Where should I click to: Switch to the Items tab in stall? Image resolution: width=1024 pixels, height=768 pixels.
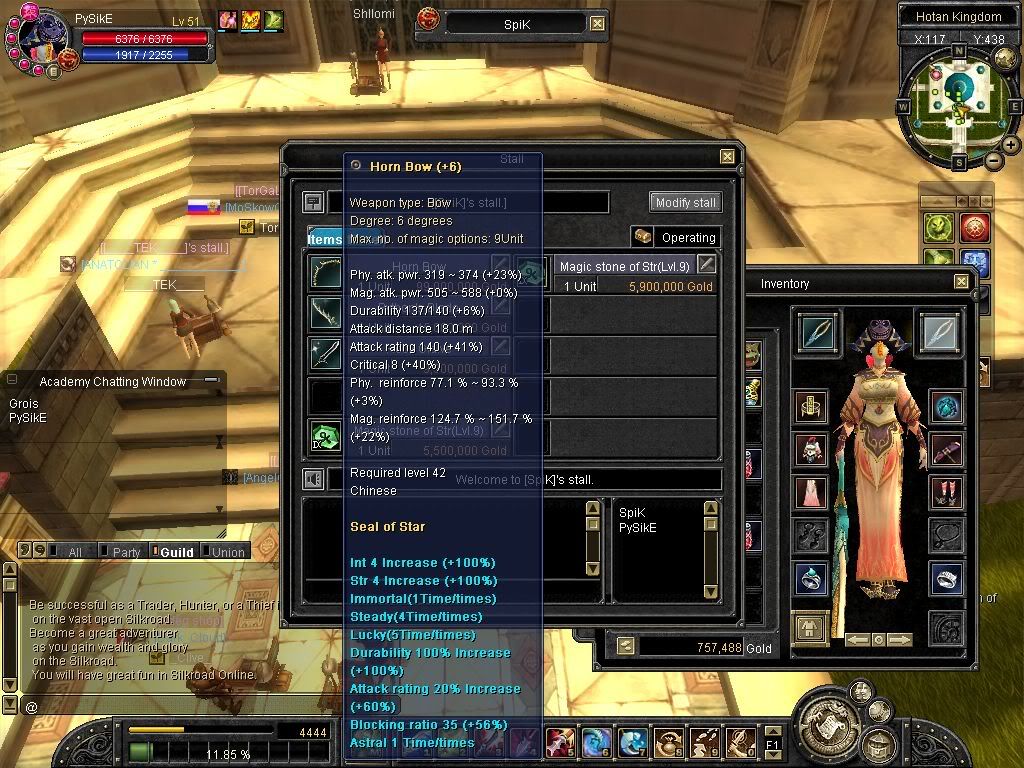(x=324, y=239)
